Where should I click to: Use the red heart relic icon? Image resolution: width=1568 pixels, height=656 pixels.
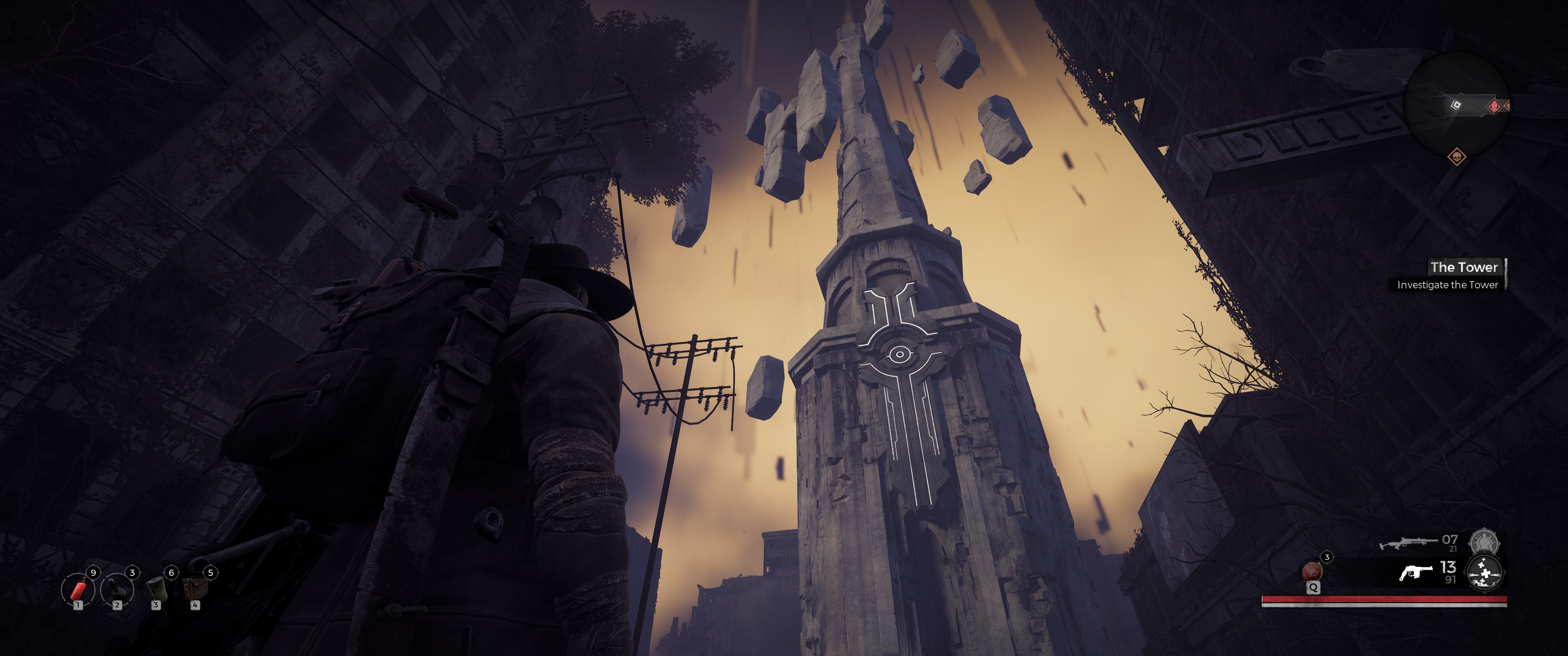1312,571
